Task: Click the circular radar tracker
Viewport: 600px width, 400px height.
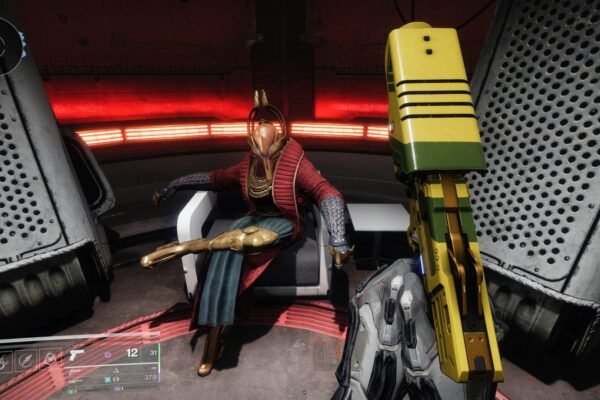Action: [8, 42]
